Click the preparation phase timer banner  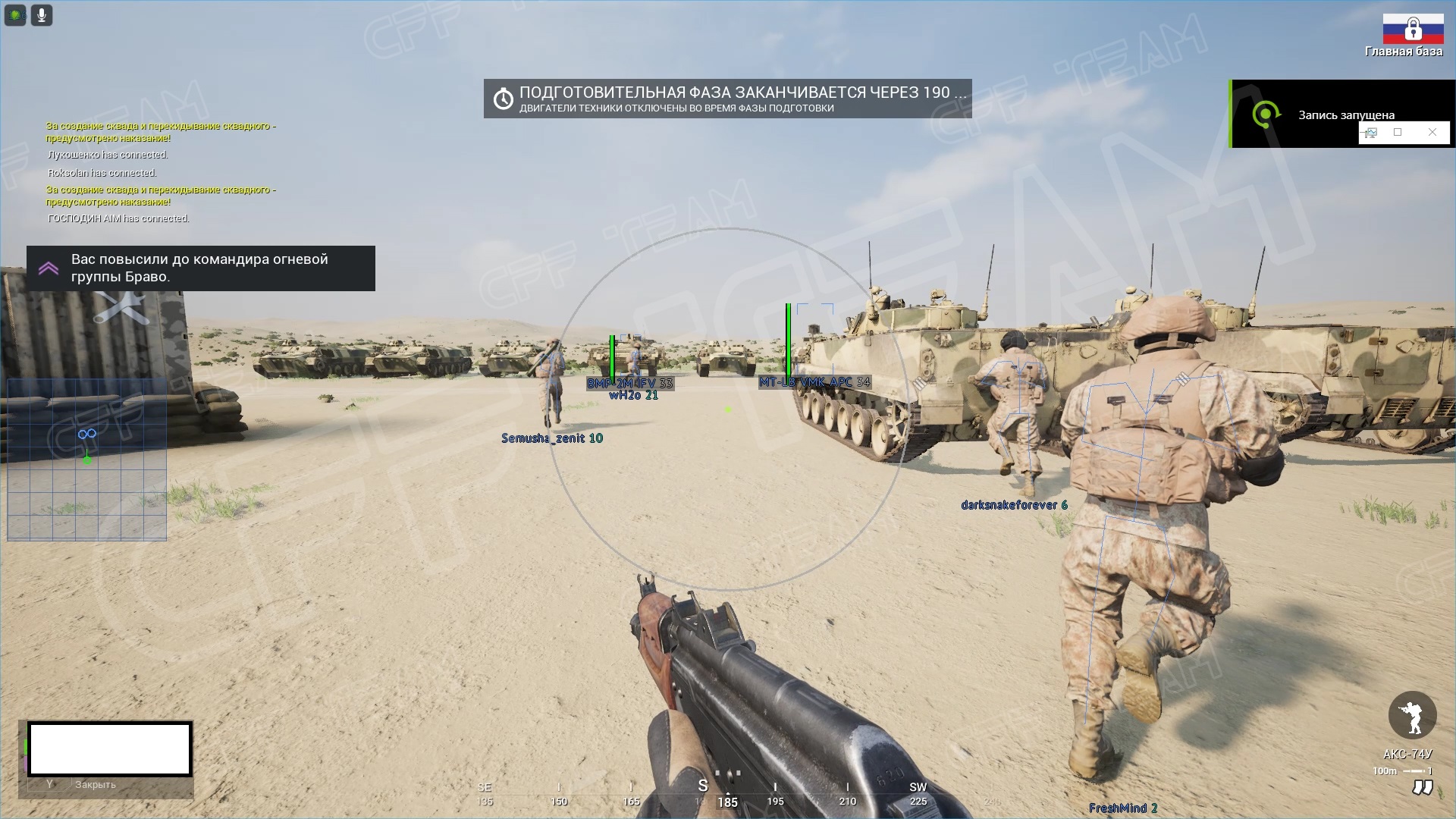[727, 99]
